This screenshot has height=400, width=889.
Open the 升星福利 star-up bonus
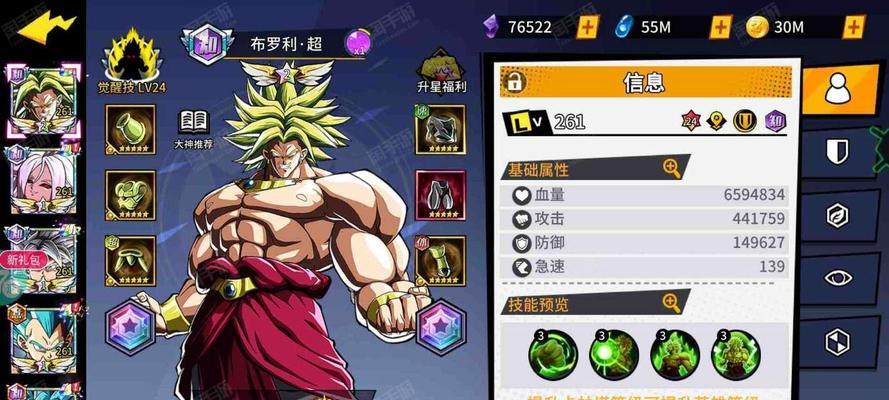point(441,70)
